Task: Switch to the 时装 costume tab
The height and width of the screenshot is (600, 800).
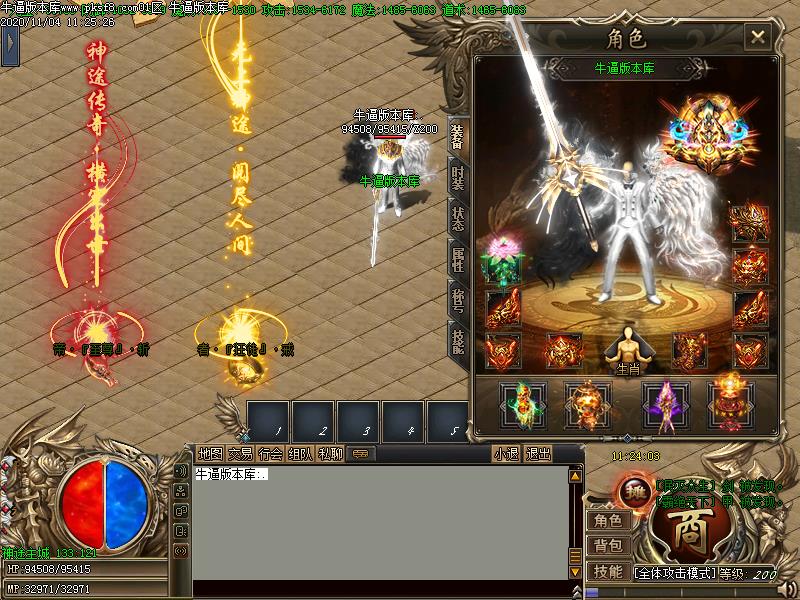Action: (x=457, y=178)
